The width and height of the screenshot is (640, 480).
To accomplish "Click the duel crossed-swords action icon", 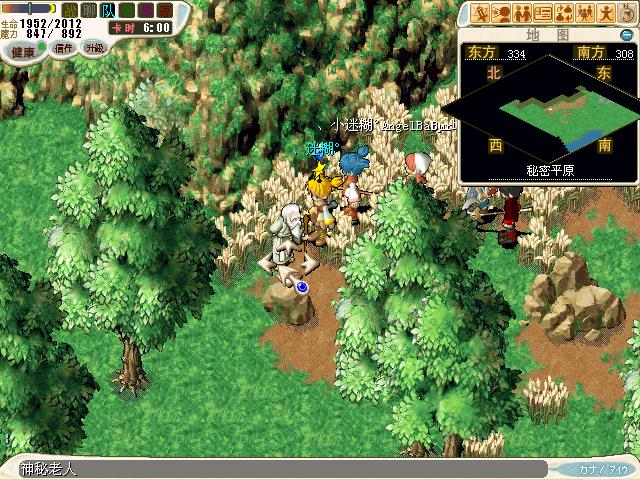I will [480, 13].
